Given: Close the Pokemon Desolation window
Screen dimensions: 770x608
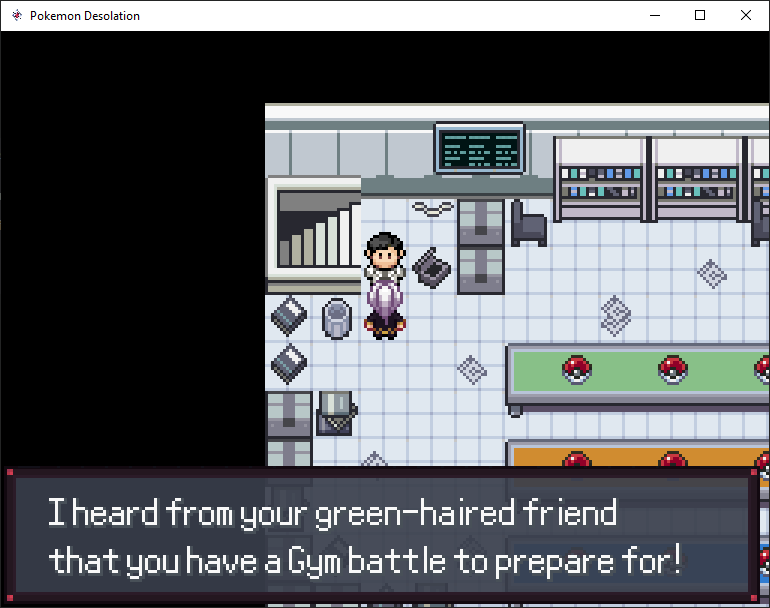Looking at the screenshot, I should pyautogui.click(x=746, y=15).
